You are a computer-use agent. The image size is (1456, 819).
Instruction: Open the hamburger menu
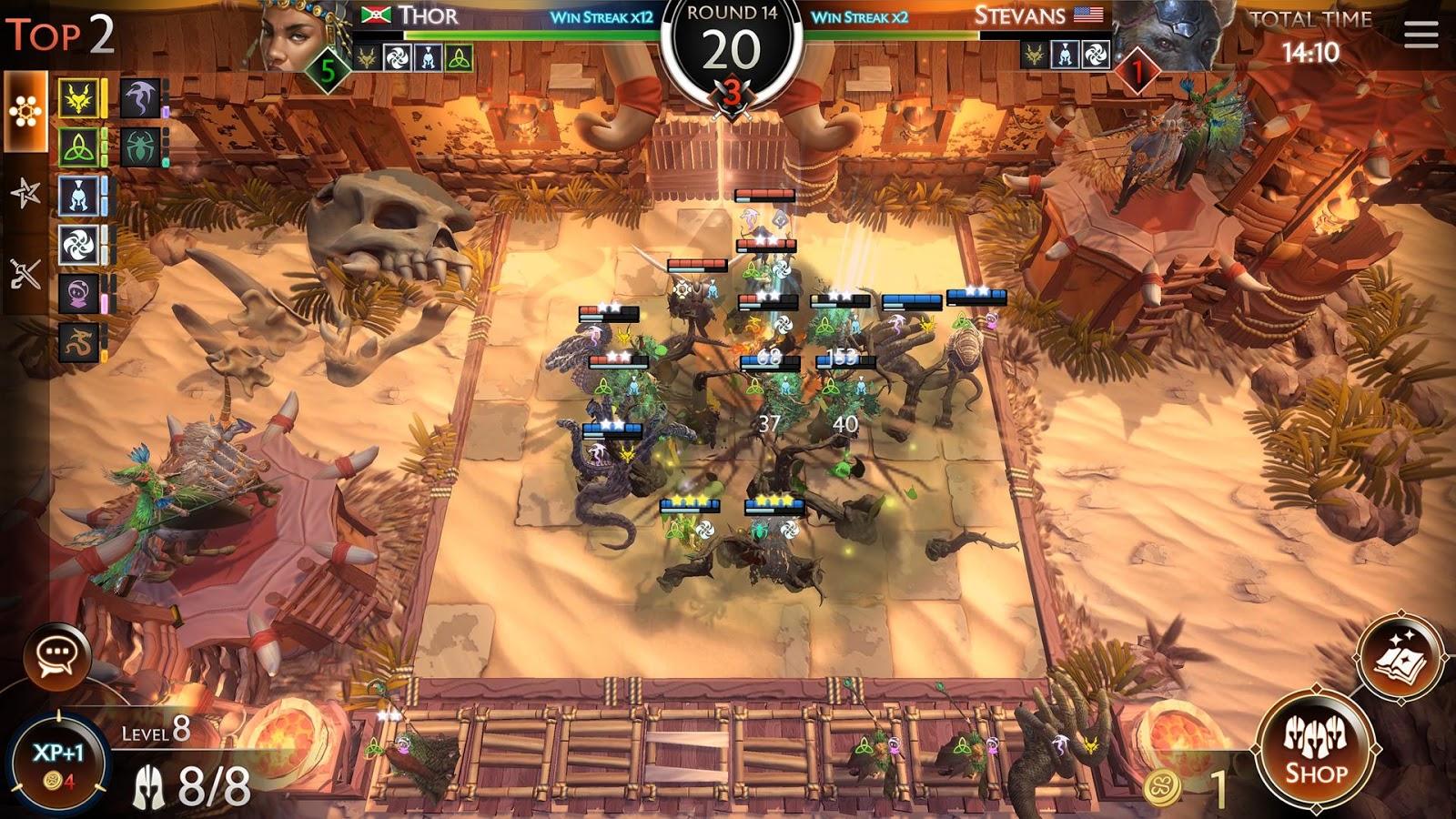tap(1421, 35)
